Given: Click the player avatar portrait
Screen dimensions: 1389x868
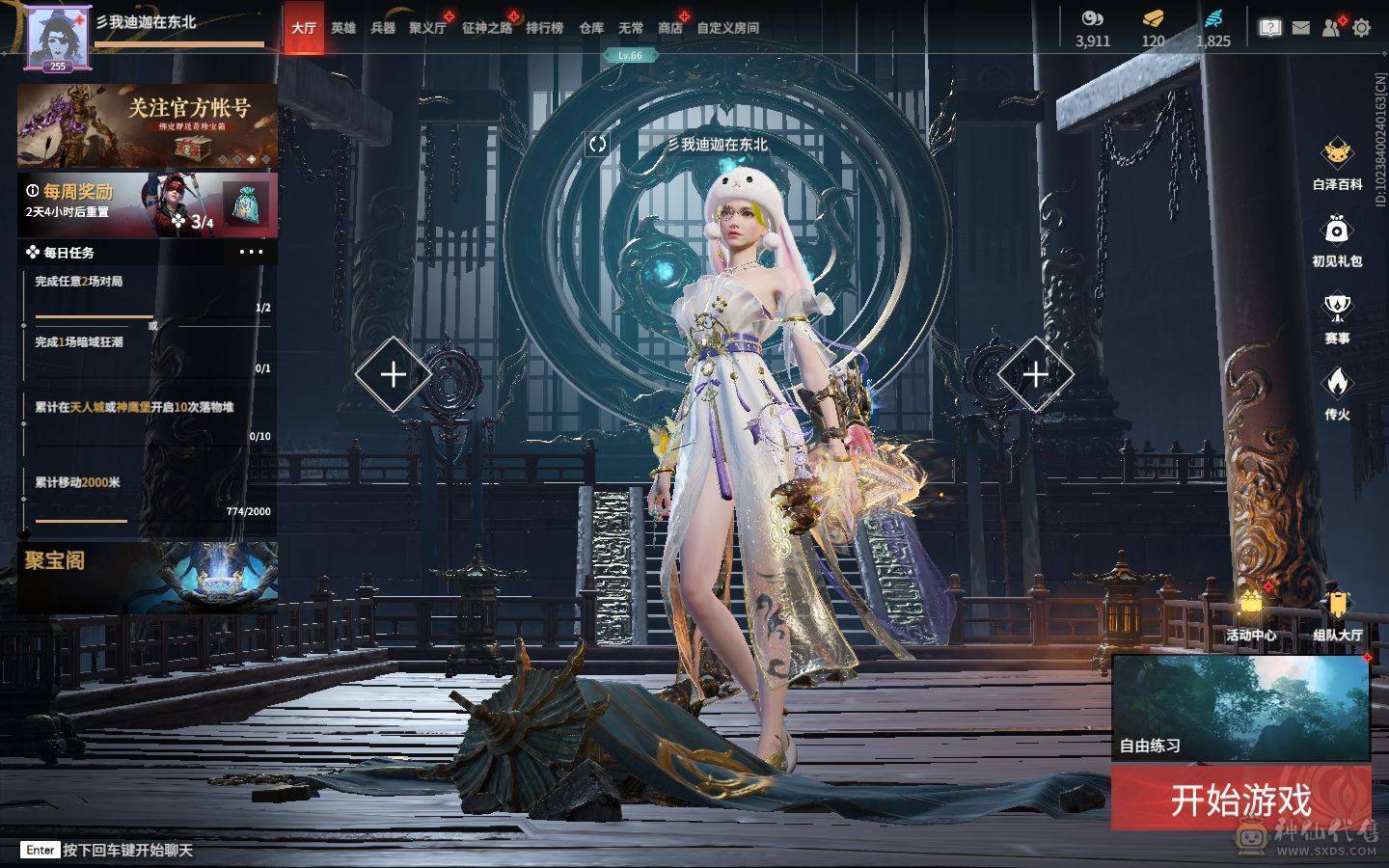Looking at the screenshot, I should (57, 37).
